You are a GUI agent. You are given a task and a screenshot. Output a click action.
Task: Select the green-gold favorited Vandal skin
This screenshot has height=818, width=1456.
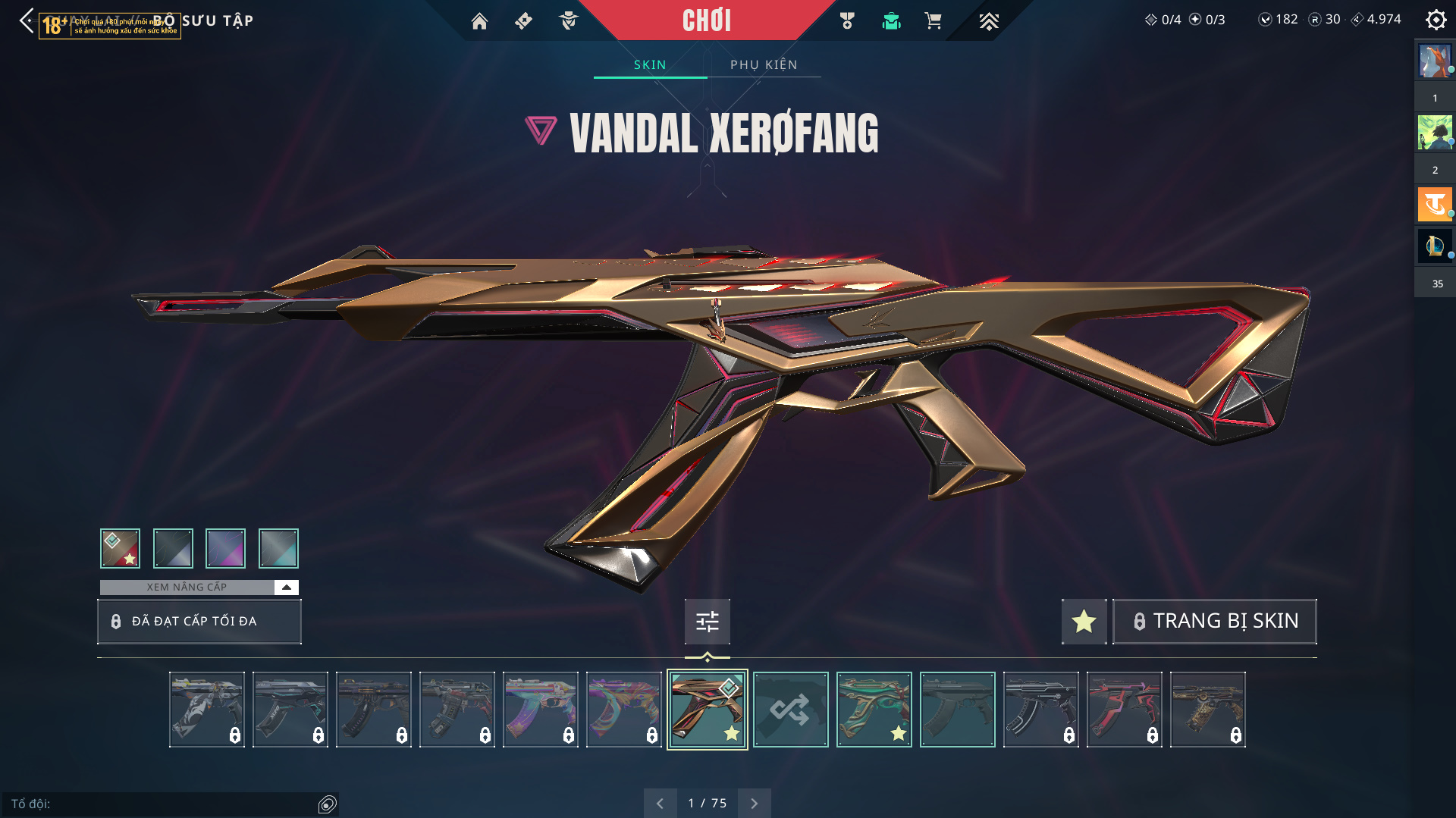[874, 710]
